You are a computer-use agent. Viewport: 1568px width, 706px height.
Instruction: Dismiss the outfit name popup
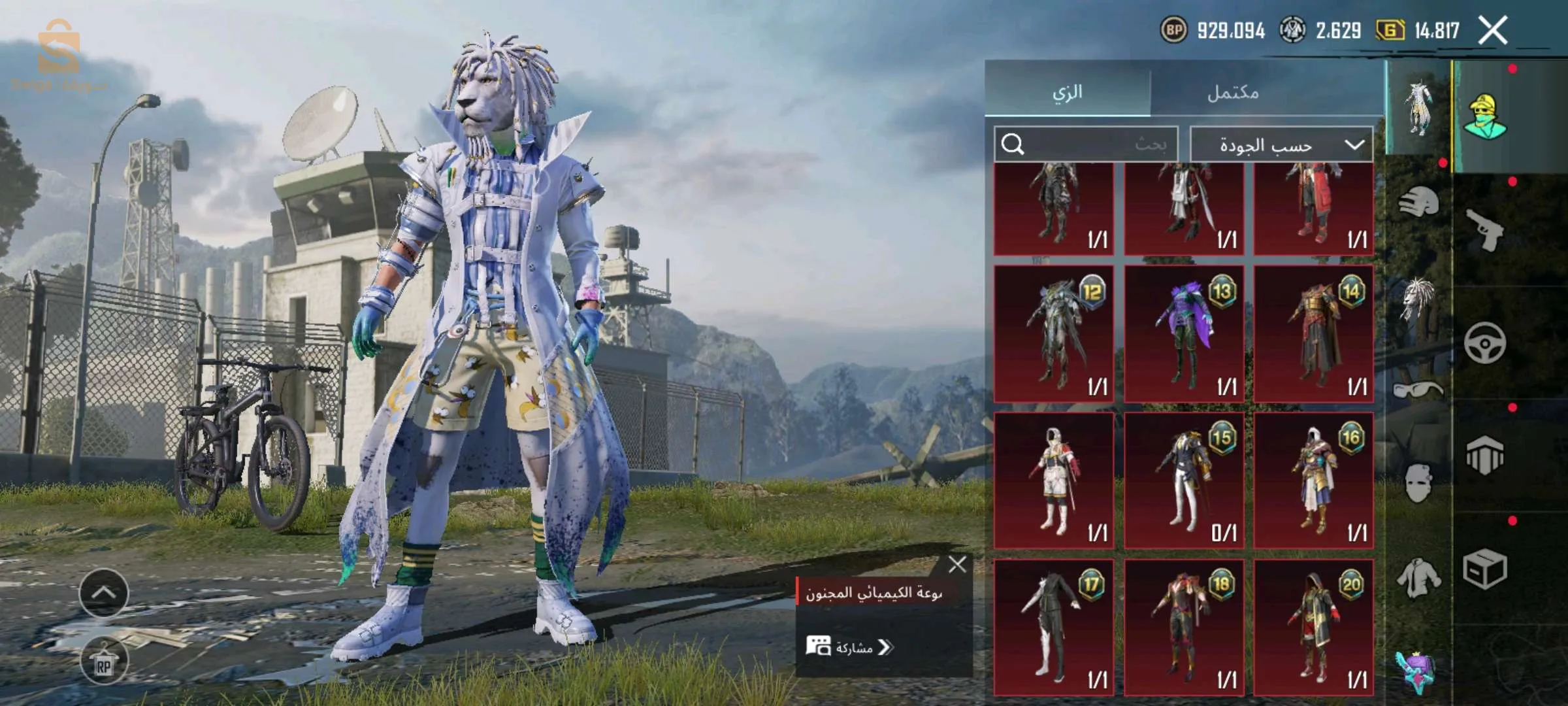[957, 564]
